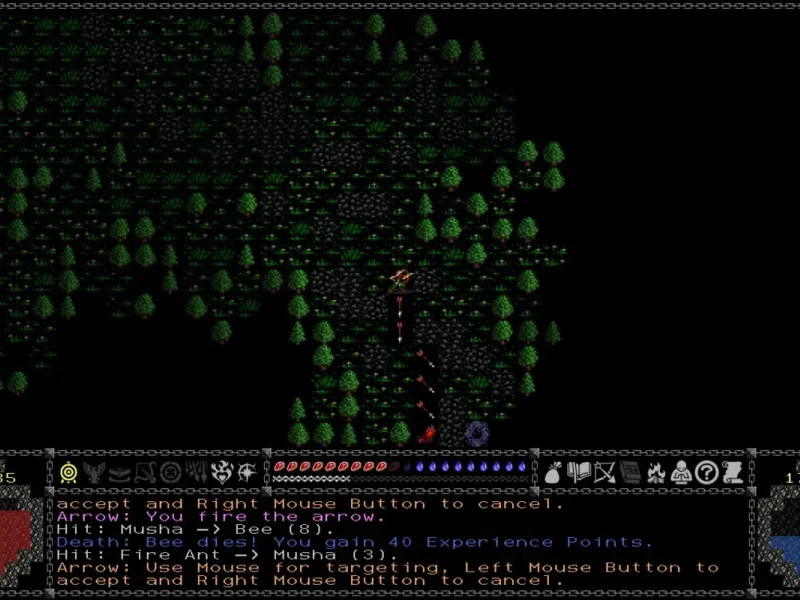
Task: Activate the compass star skill icon
Action: coord(247,473)
